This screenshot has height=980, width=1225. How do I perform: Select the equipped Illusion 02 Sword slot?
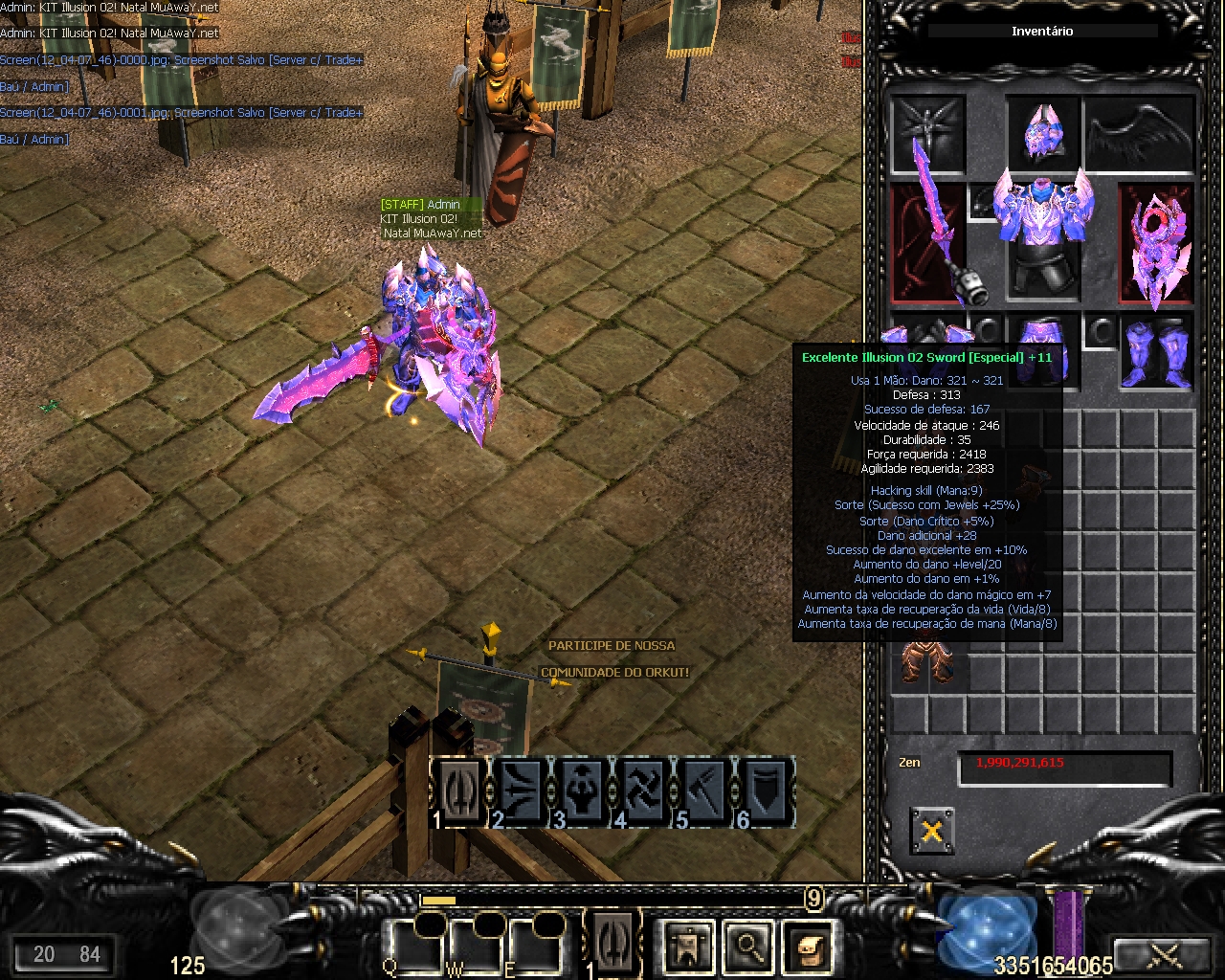[x=927, y=243]
